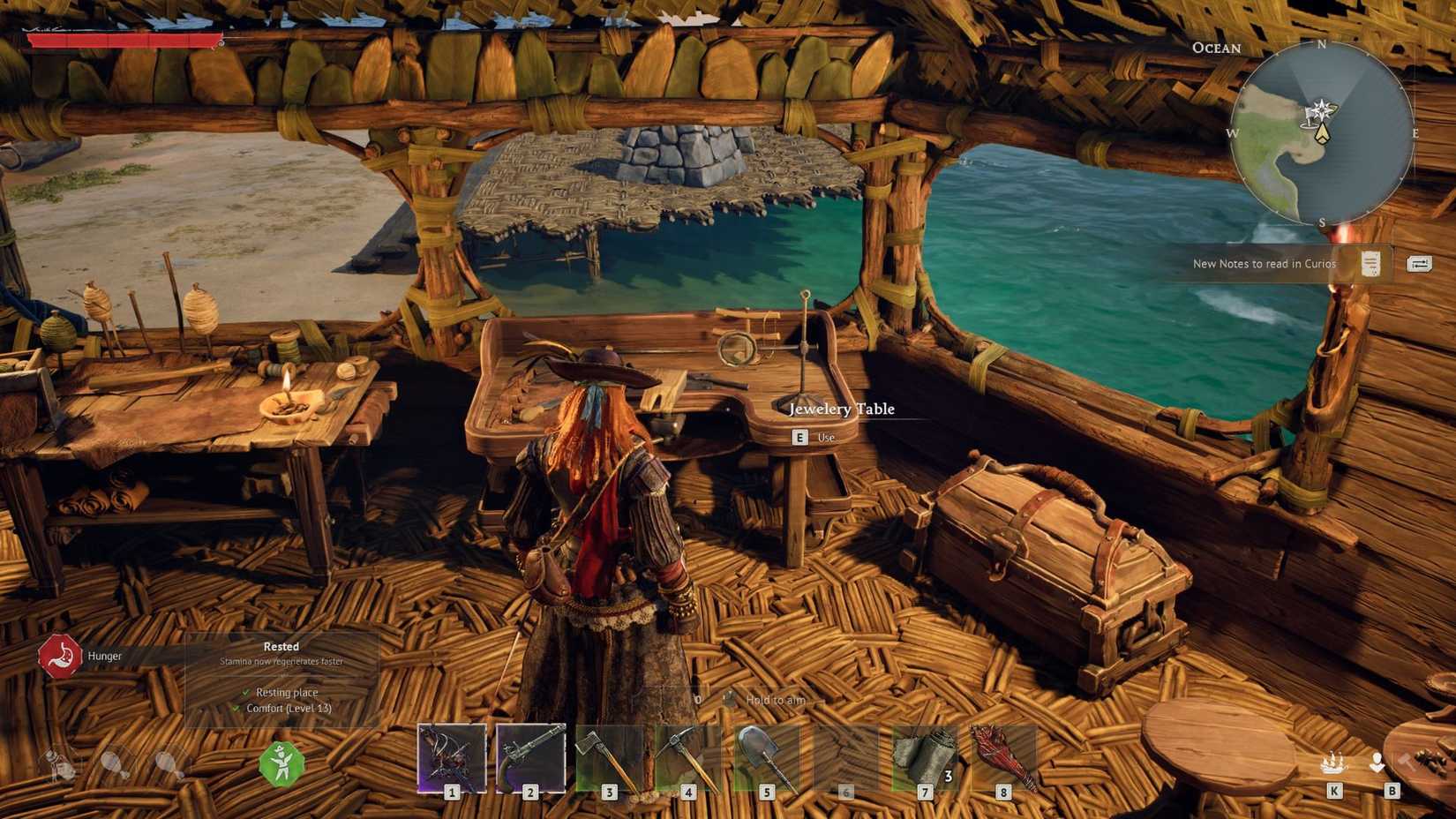This screenshot has height=819, width=1456.
Task: Open the ship menu icon
Action: coord(1333,763)
